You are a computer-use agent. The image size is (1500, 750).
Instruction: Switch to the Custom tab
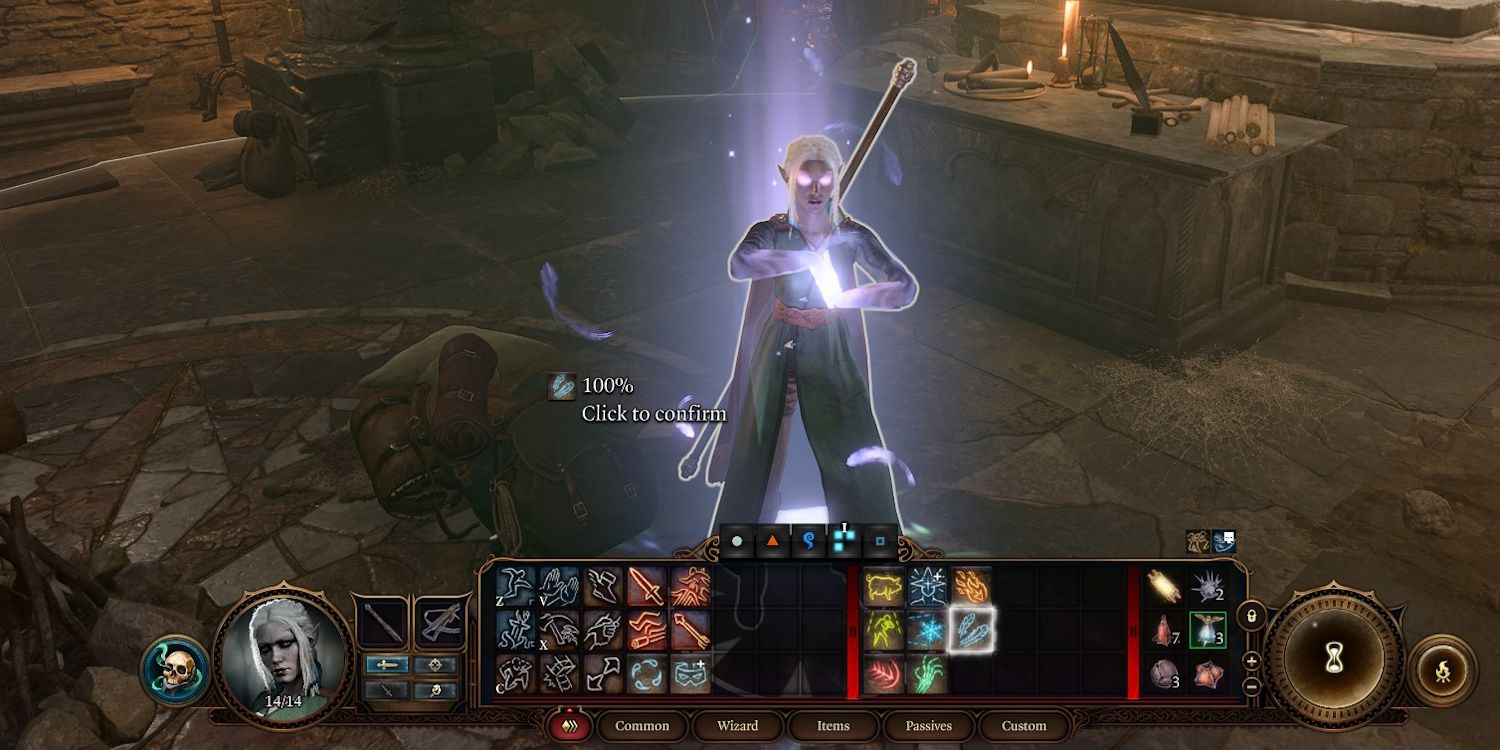[x=1023, y=726]
